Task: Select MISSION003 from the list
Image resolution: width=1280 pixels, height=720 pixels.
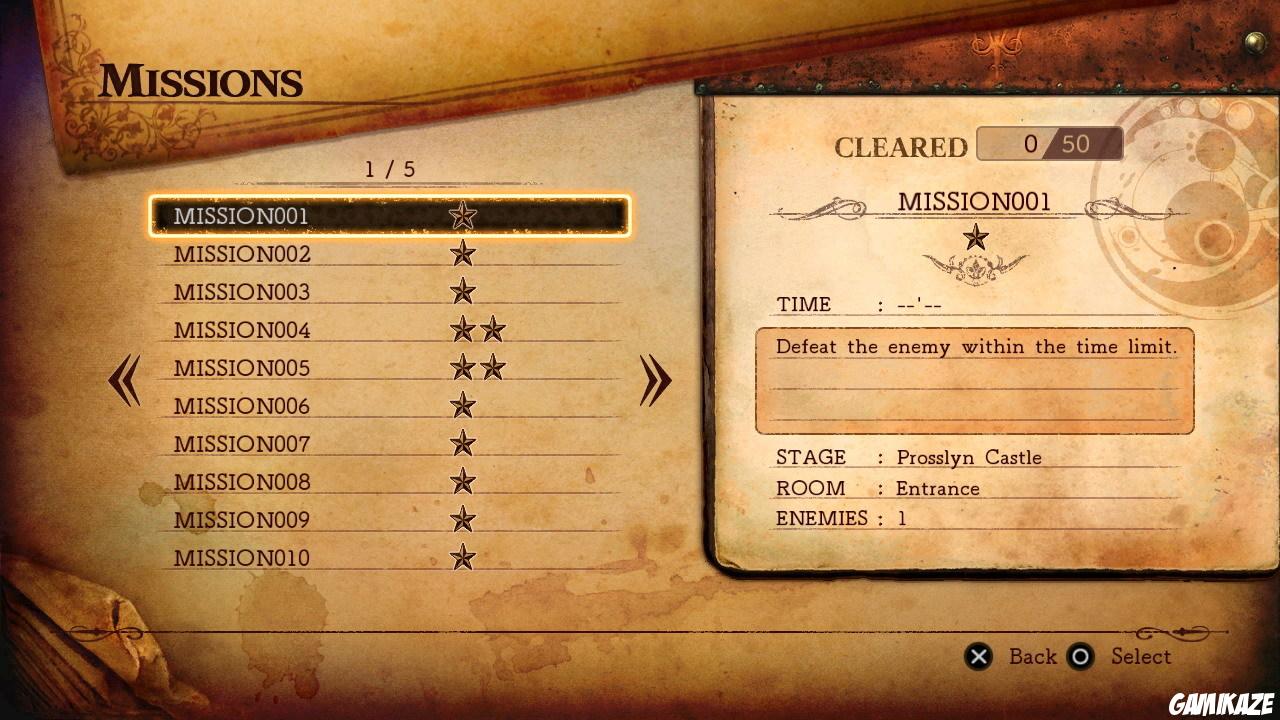Action: (x=240, y=291)
